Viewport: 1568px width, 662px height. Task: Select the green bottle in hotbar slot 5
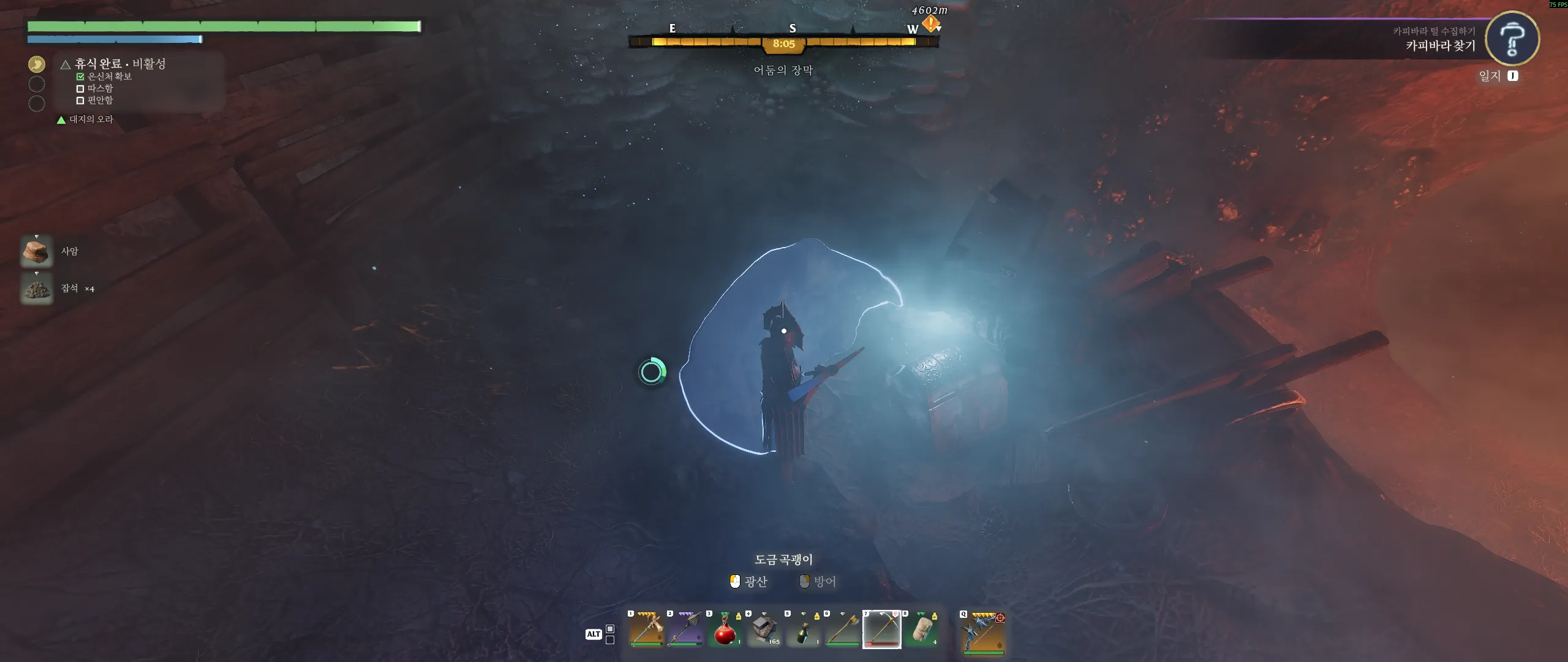point(803,630)
